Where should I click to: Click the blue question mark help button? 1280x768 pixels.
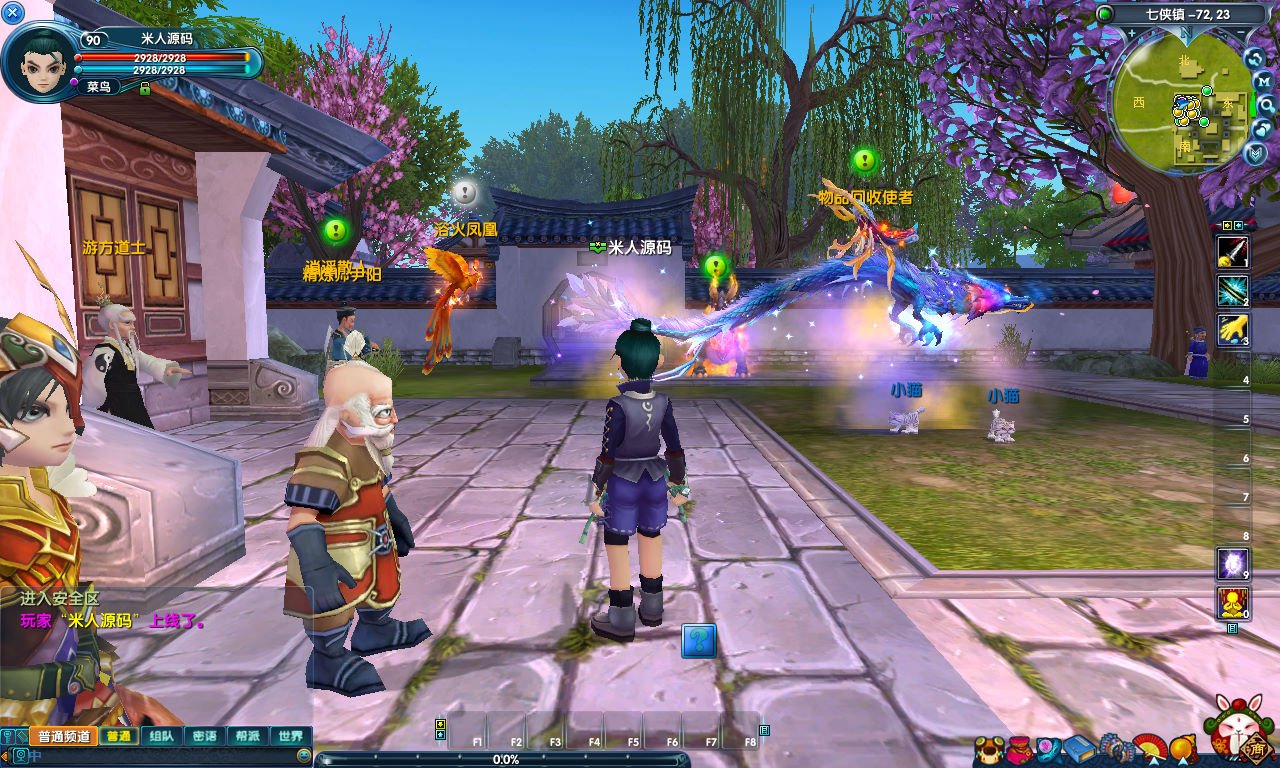[699, 640]
